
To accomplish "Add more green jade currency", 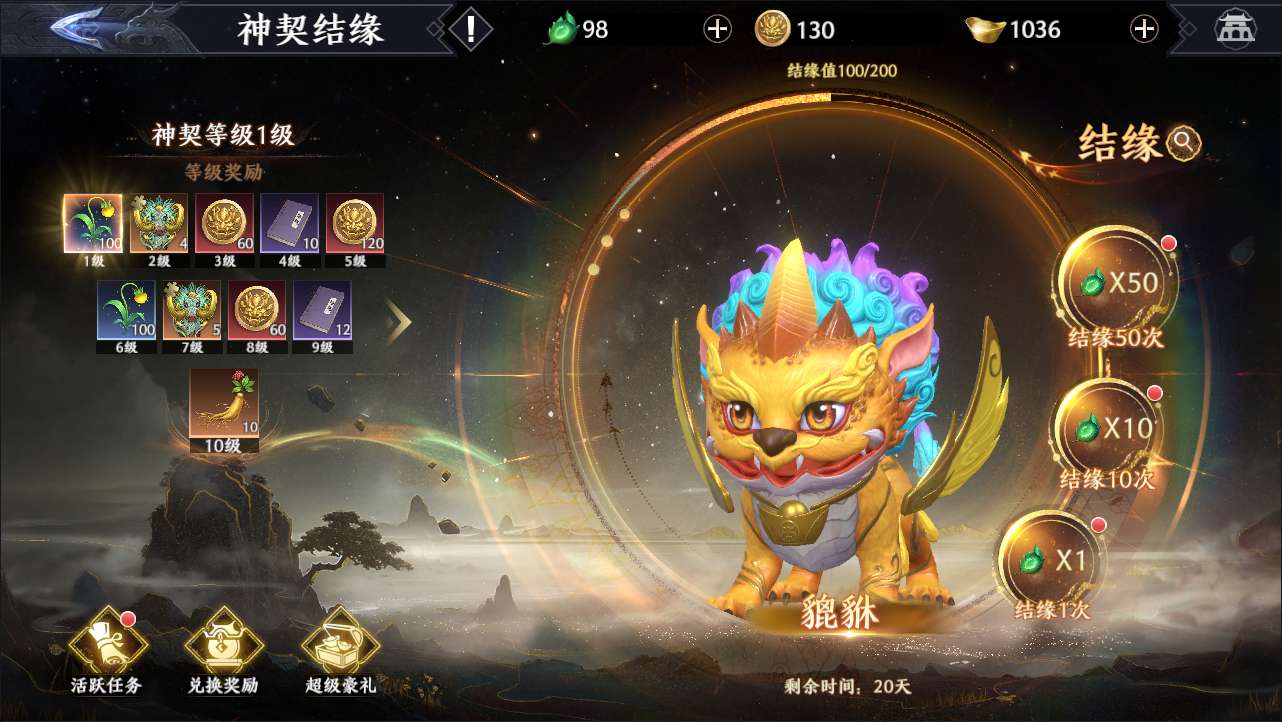I will tap(717, 29).
